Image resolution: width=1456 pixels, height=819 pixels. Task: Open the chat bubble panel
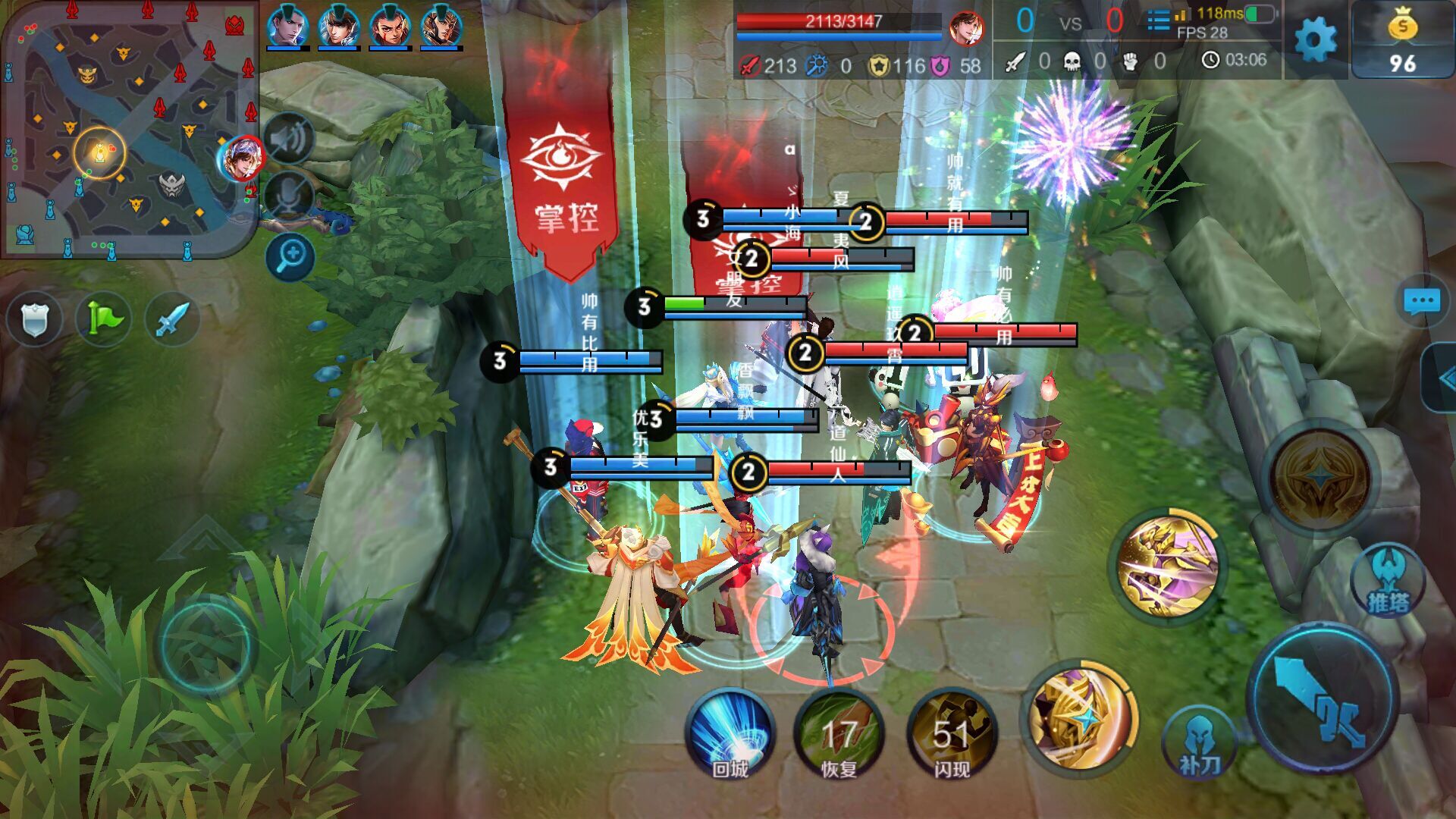pyautogui.click(x=1421, y=301)
